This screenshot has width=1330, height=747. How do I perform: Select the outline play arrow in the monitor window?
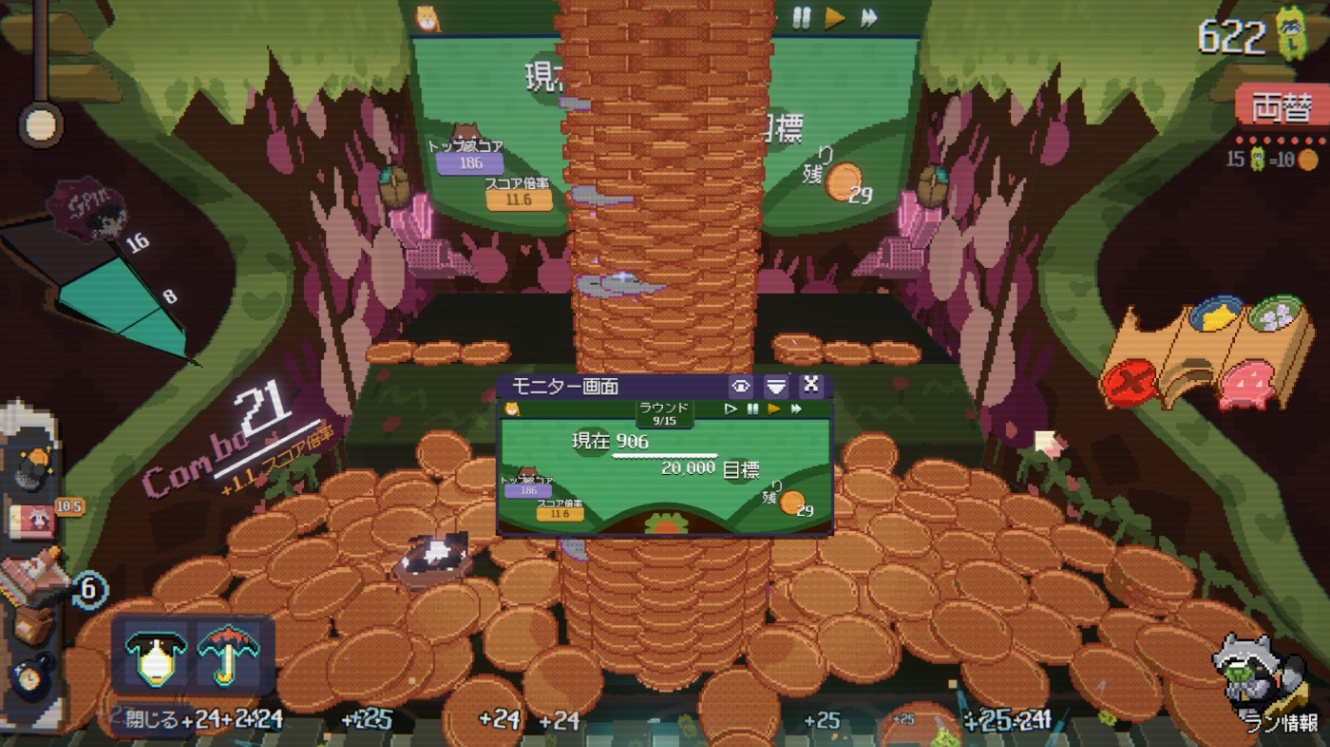[731, 409]
